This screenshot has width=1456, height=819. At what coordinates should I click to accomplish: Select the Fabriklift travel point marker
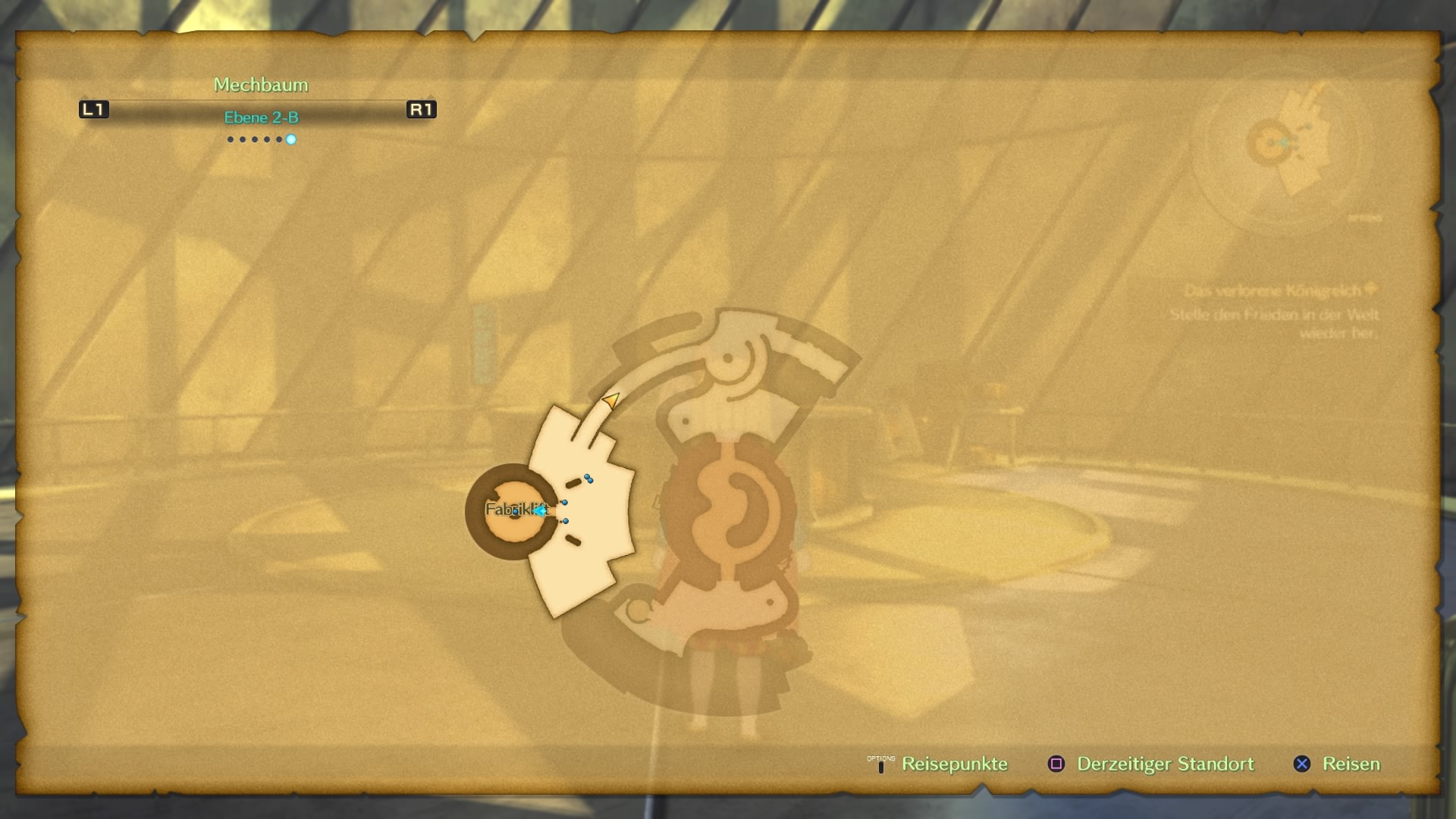516,511
